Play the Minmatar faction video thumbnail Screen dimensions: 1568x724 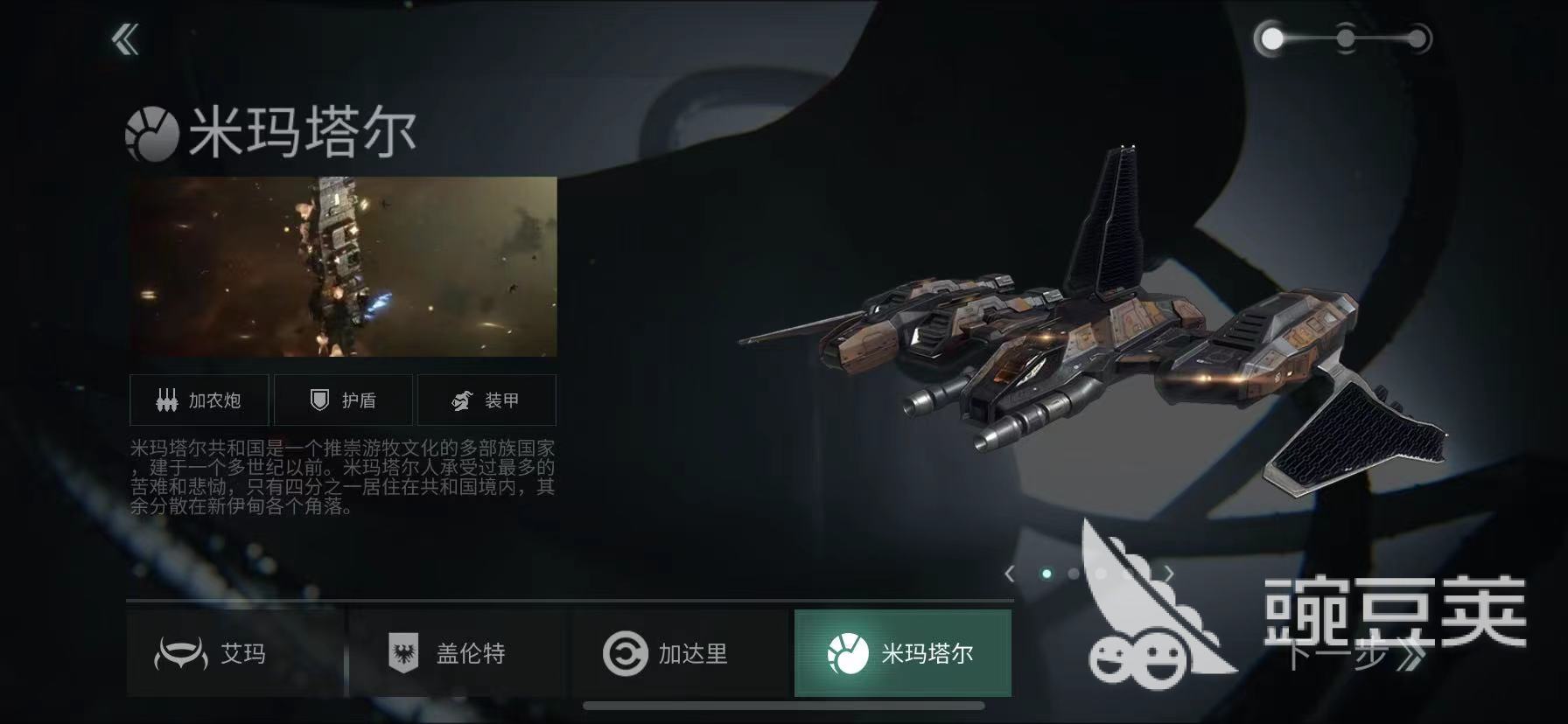343,267
